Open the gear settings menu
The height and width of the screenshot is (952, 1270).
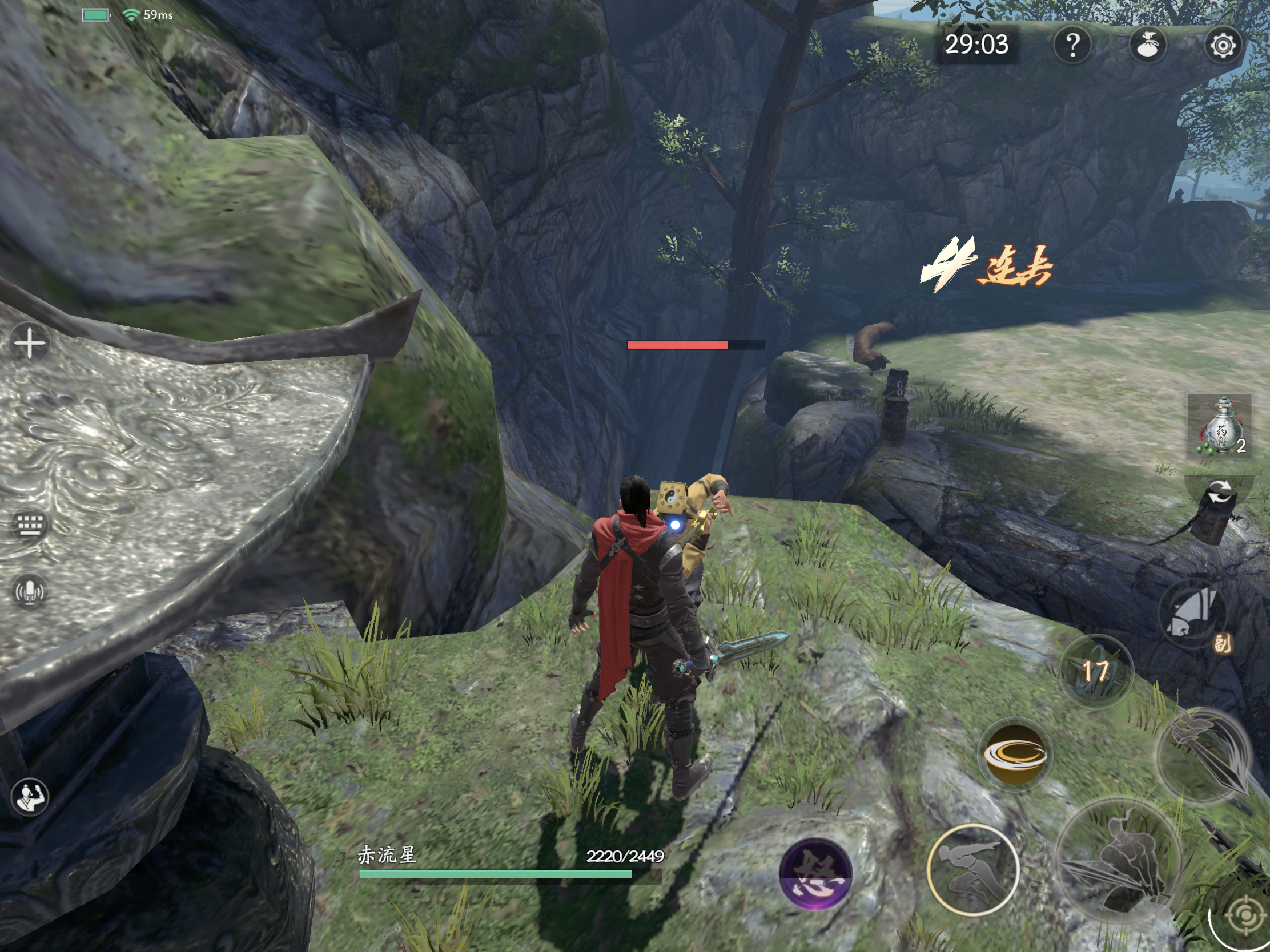pyautogui.click(x=1223, y=45)
